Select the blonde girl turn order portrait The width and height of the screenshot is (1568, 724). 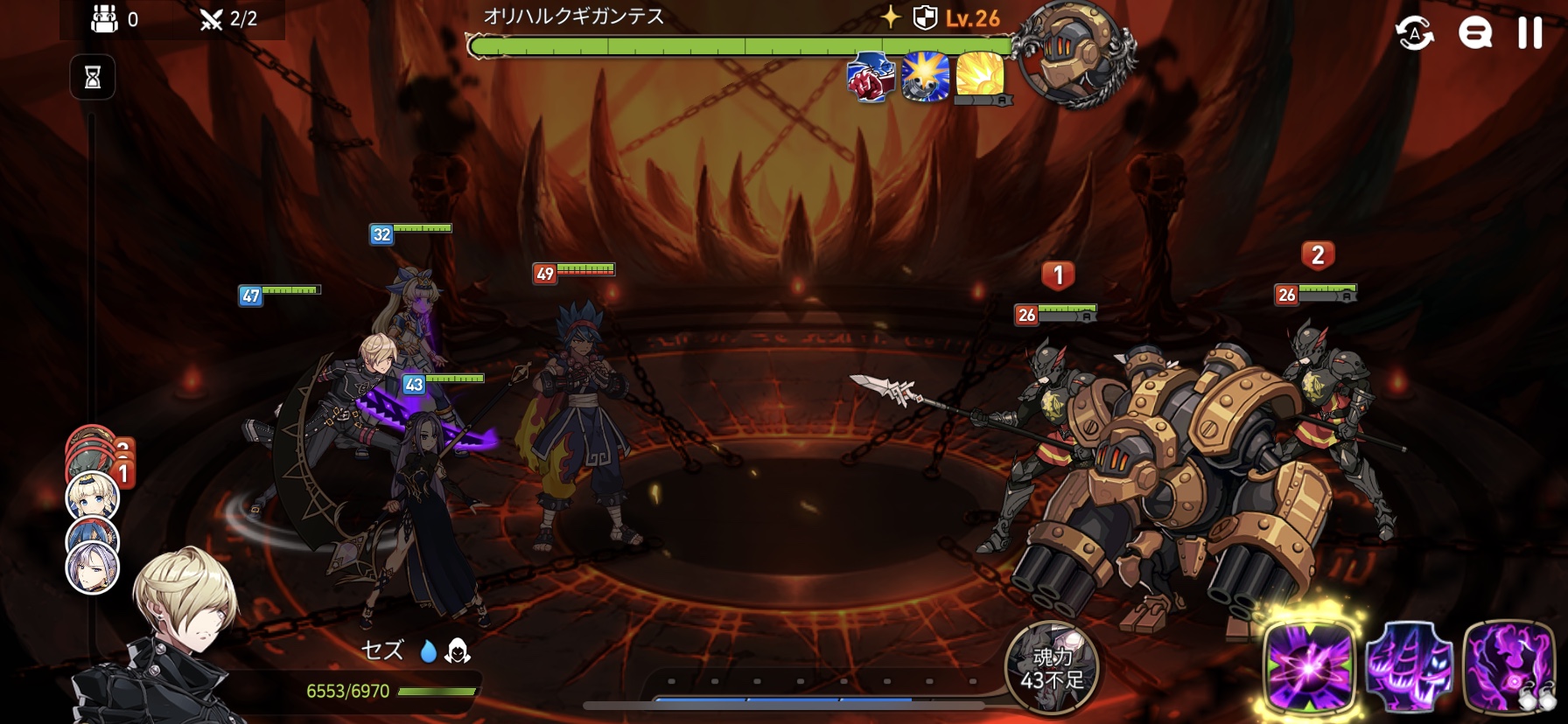click(92, 497)
